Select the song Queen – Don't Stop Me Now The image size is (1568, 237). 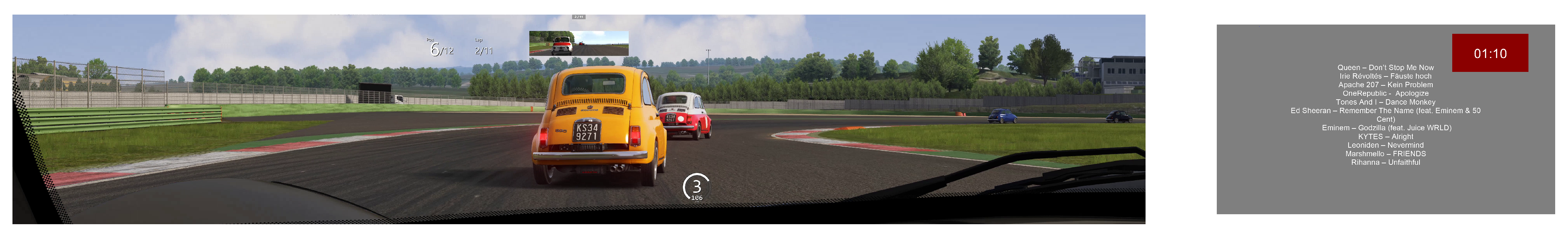pos(1385,68)
